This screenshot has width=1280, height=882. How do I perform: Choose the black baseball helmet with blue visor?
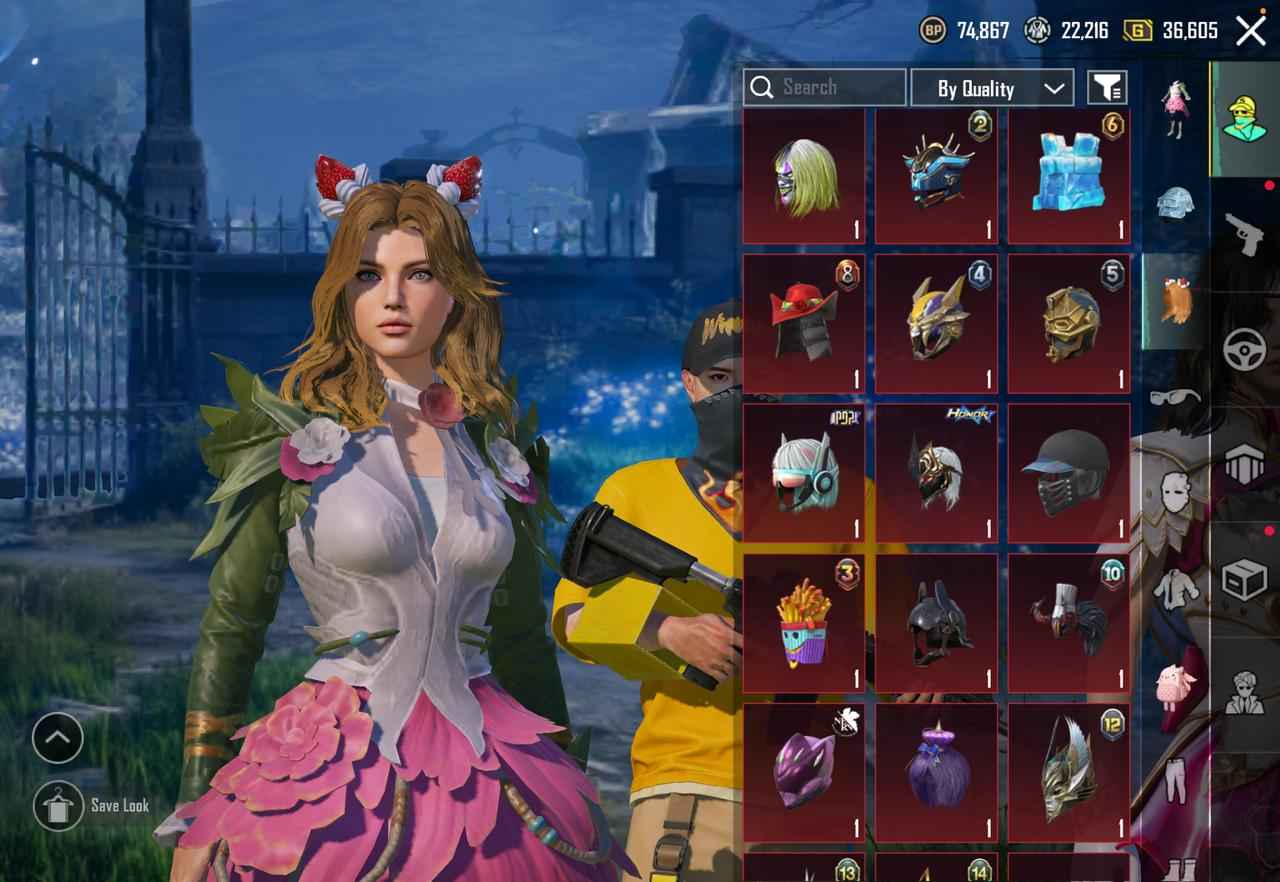(1068, 474)
